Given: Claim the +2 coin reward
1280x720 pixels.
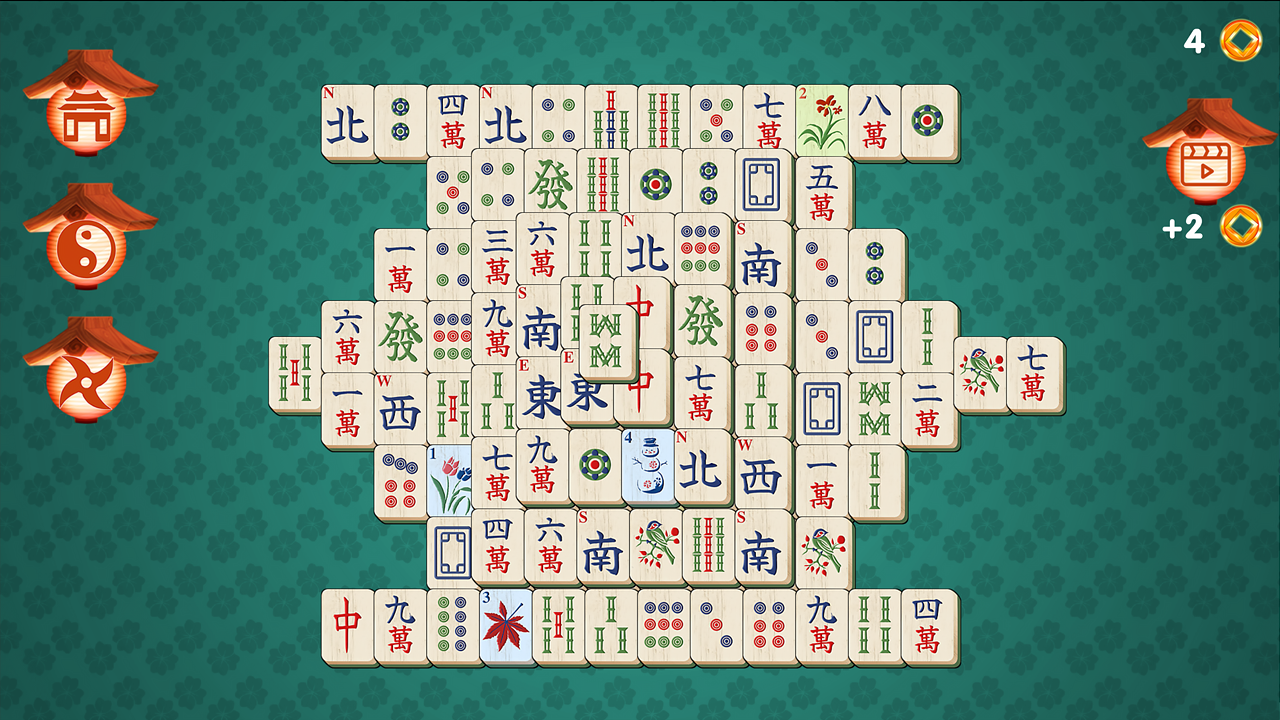Looking at the screenshot, I should tap(1240, 228).
